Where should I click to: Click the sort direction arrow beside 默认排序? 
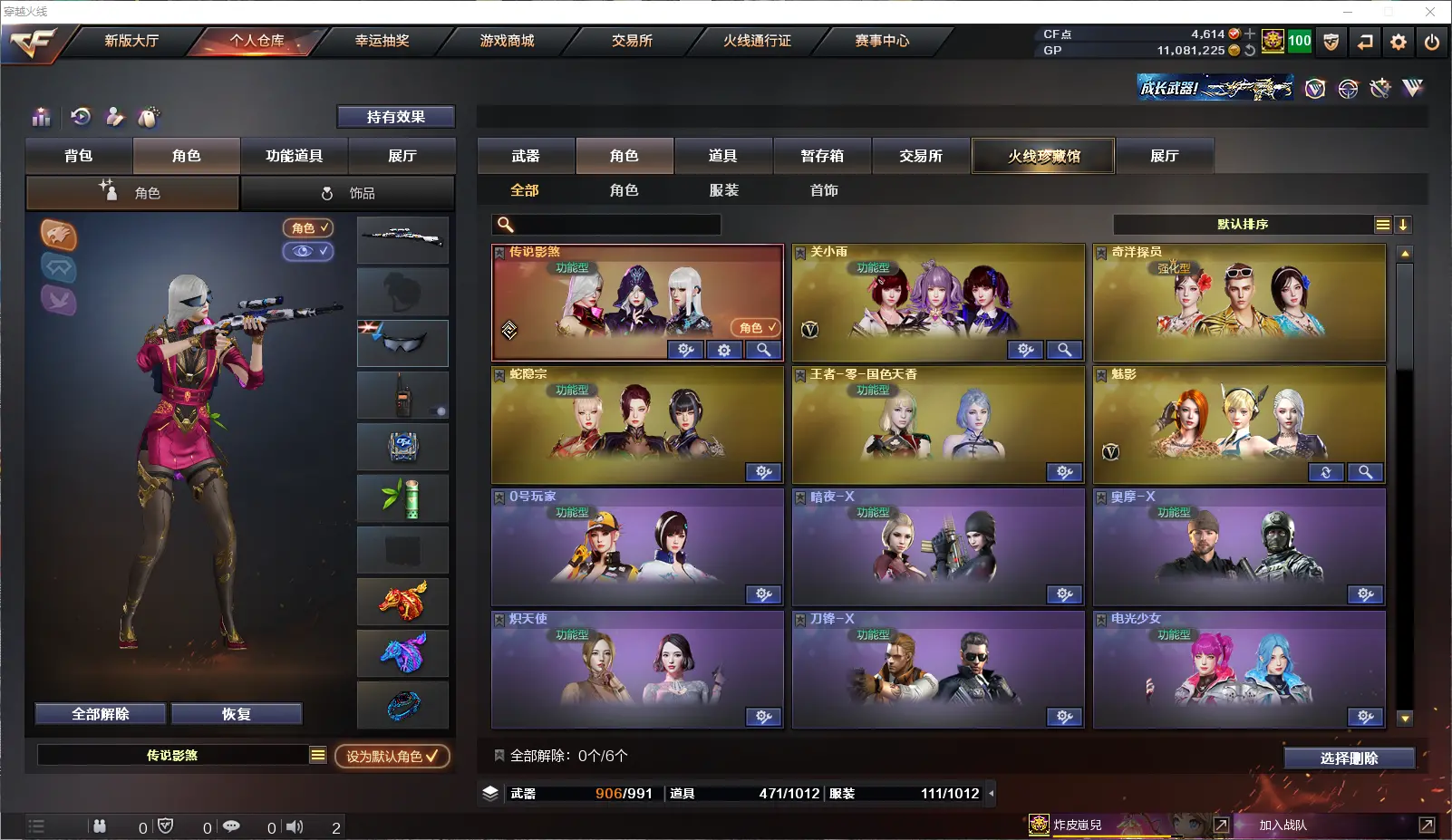[x=1404, y=224]
